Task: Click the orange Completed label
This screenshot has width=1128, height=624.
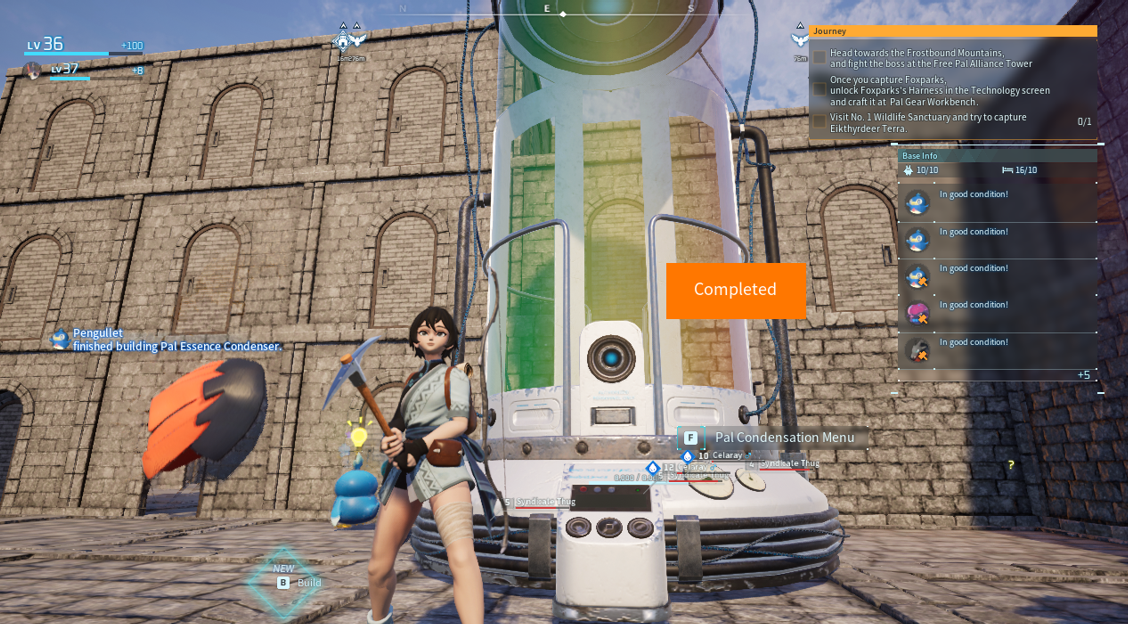Action: click(735, 290)
